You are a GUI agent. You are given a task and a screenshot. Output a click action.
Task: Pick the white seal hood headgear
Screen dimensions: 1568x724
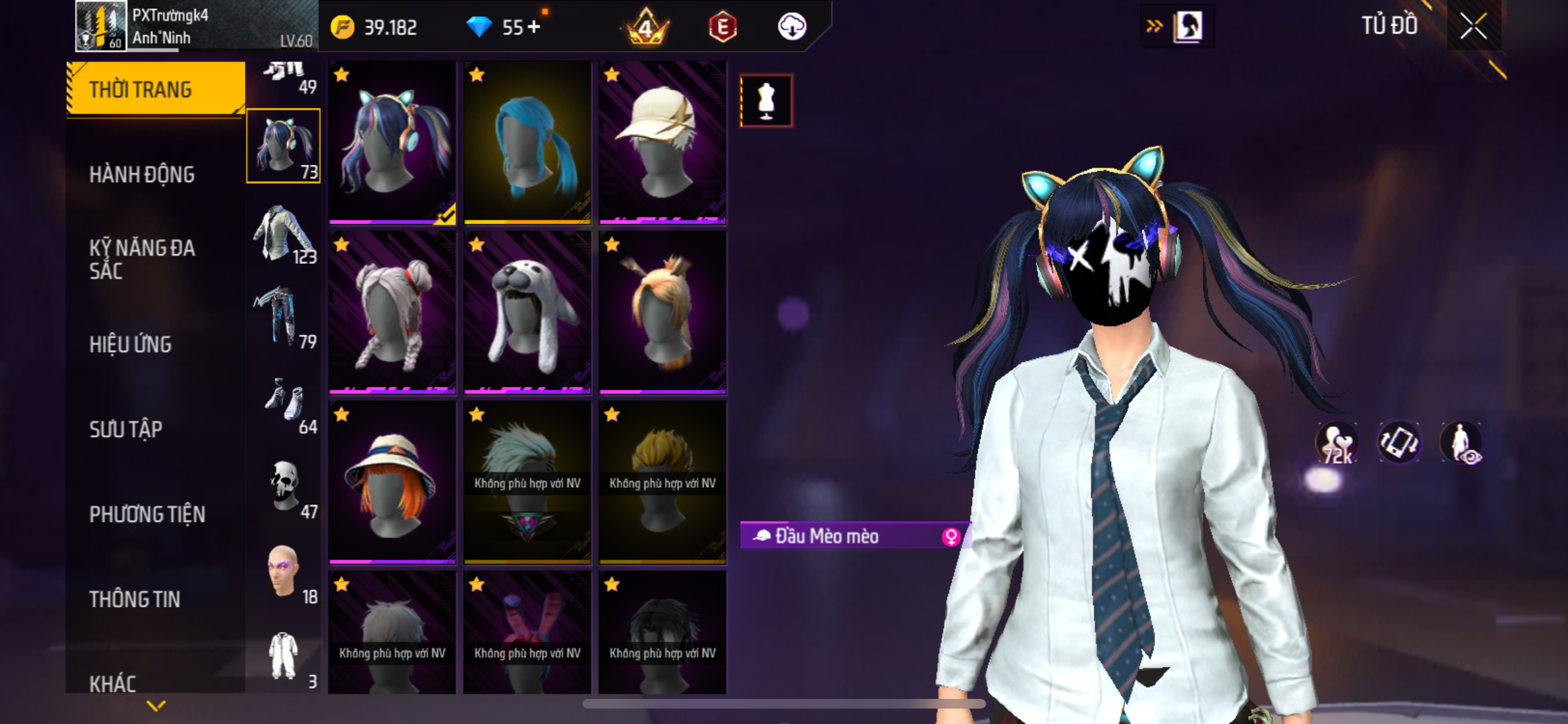click(x=527, y=313)
